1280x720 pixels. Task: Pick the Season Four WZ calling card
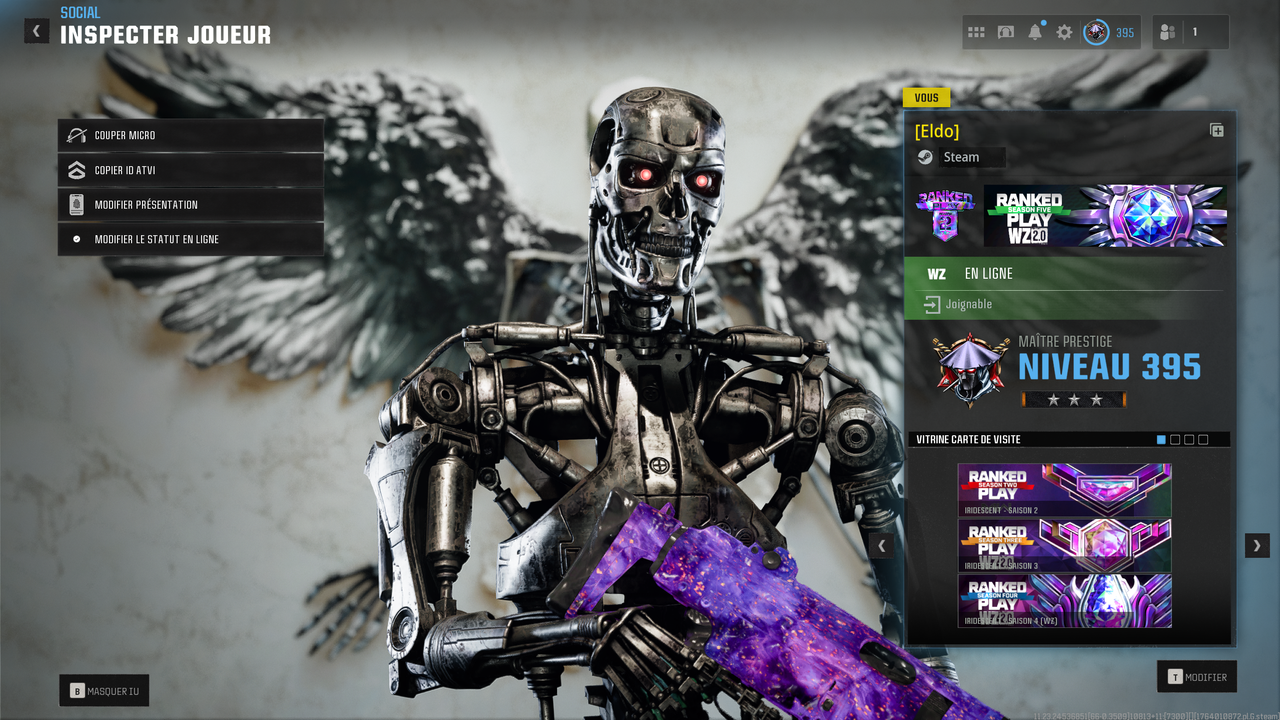[x=1064, y=600]
